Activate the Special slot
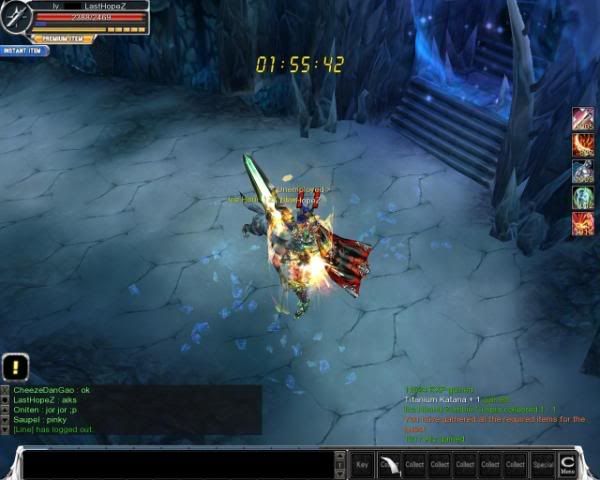 [543, 464]
